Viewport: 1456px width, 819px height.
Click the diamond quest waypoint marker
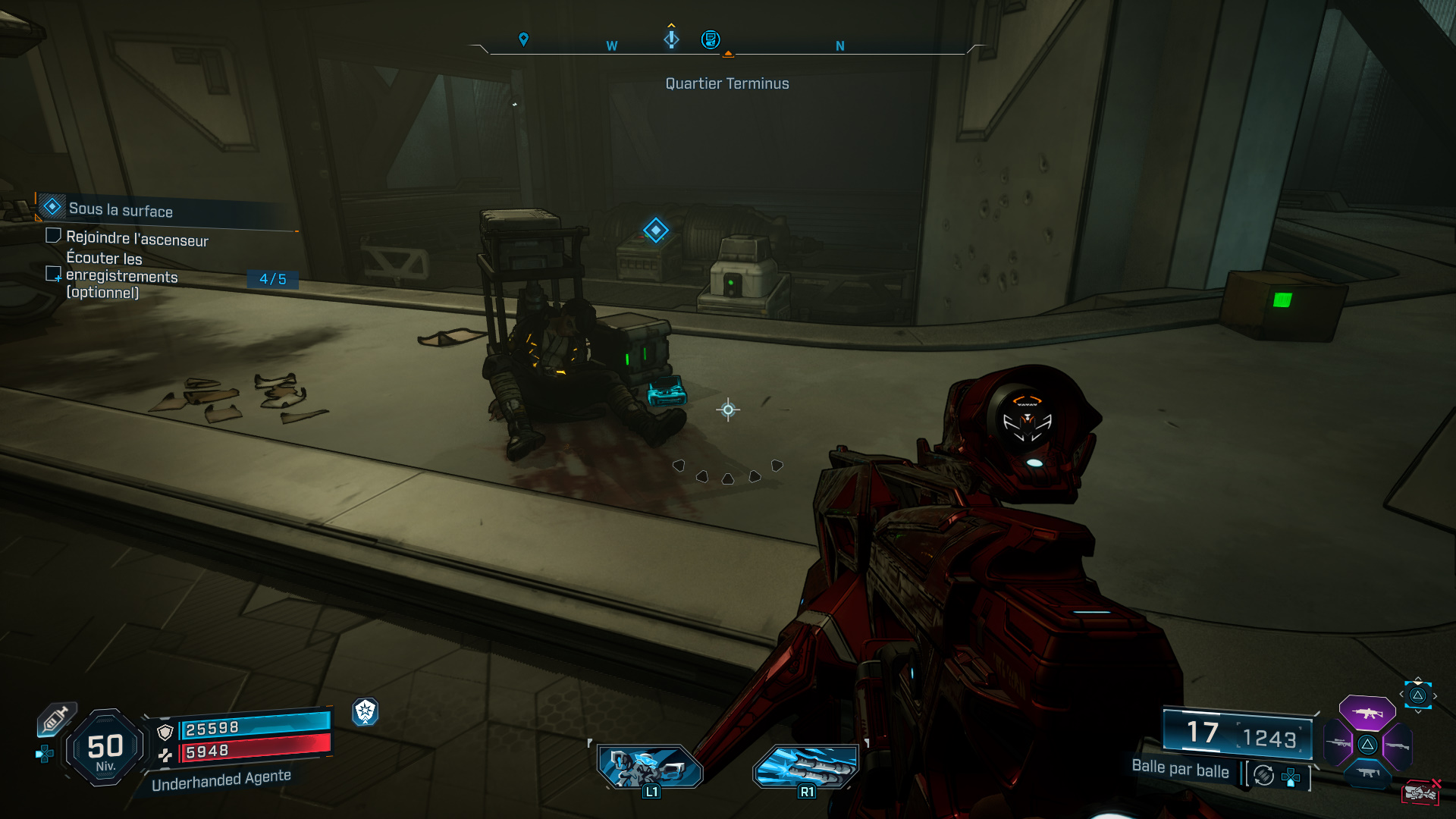[655, 230]
